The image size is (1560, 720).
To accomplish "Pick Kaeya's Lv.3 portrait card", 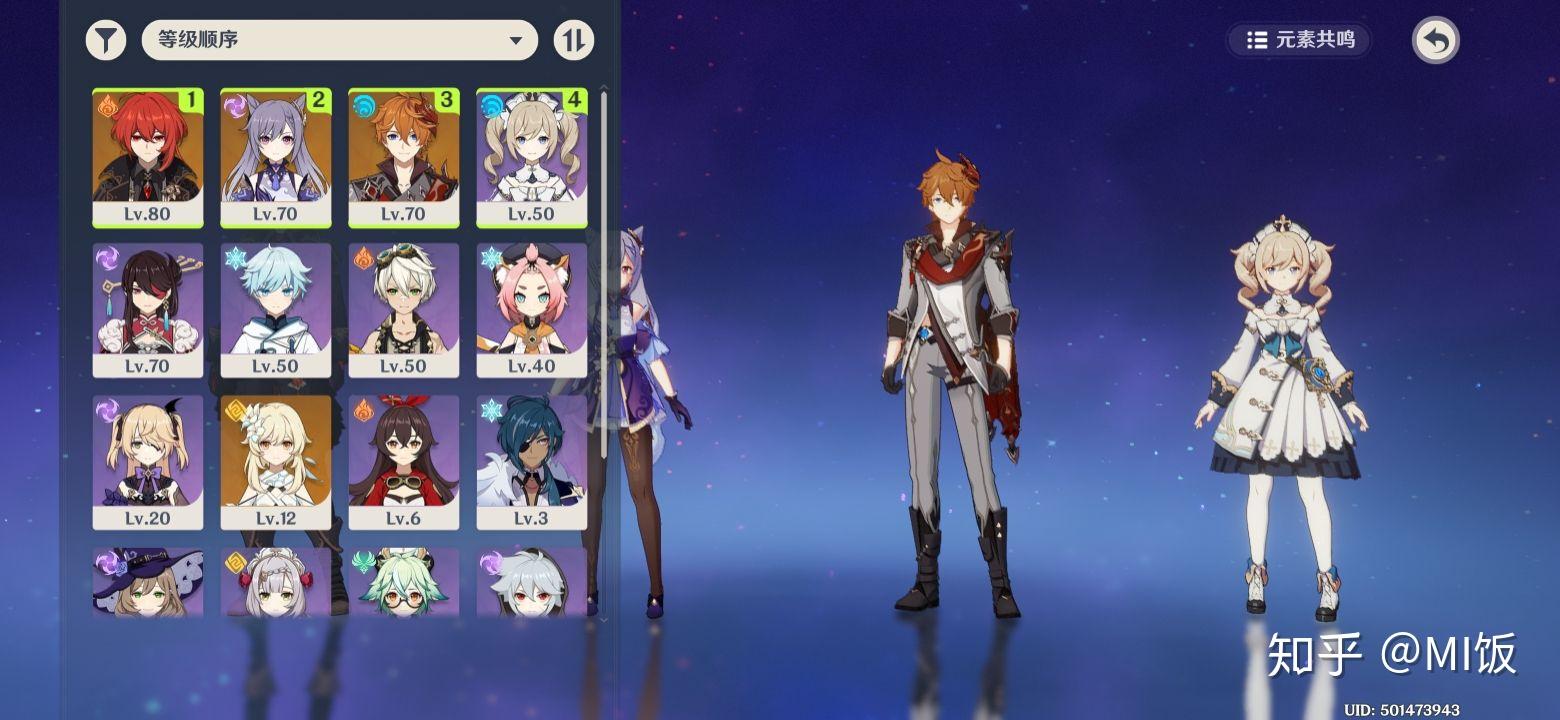I will coord(532,462).
